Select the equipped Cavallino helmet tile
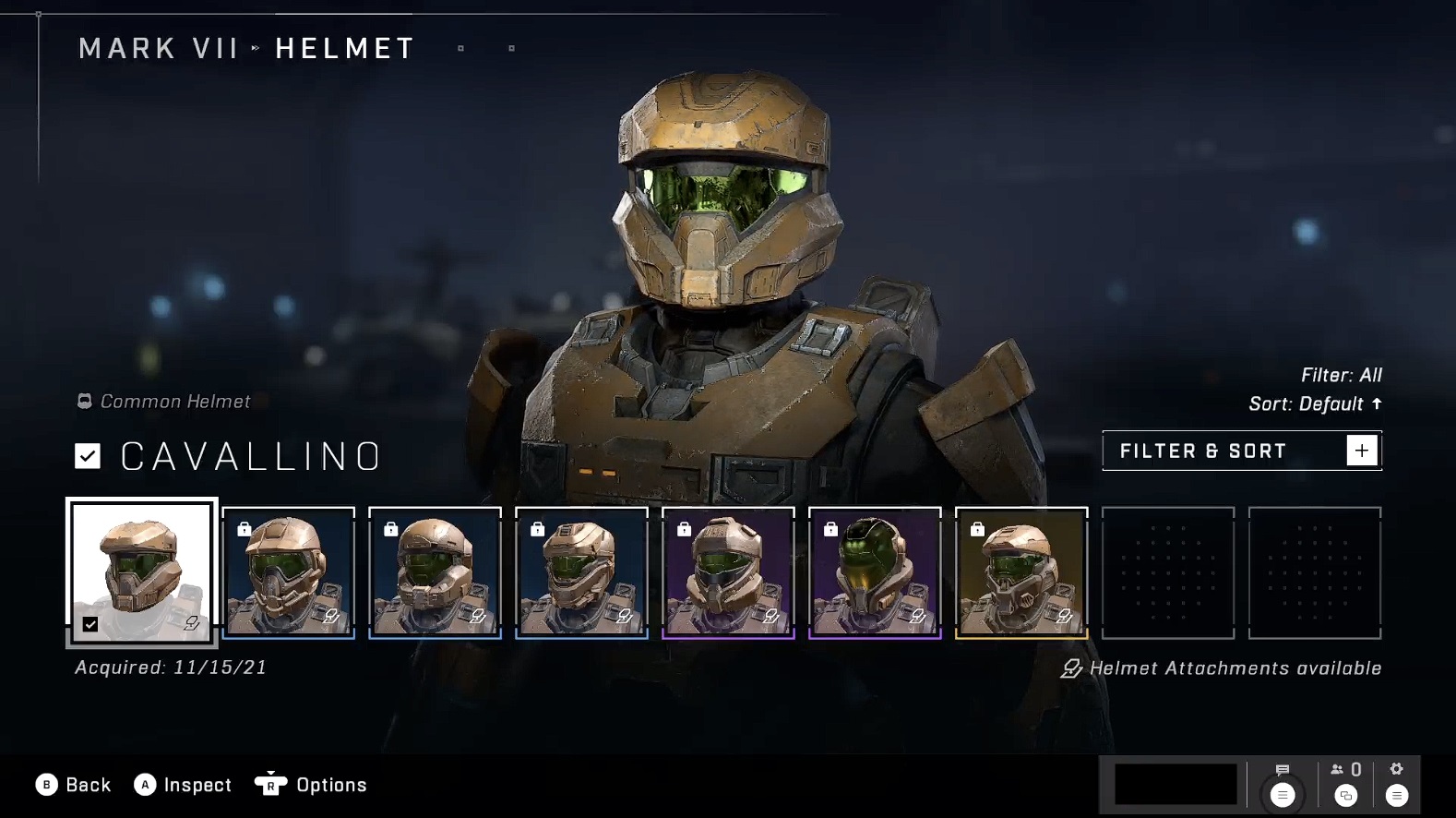 pos(142,571)
